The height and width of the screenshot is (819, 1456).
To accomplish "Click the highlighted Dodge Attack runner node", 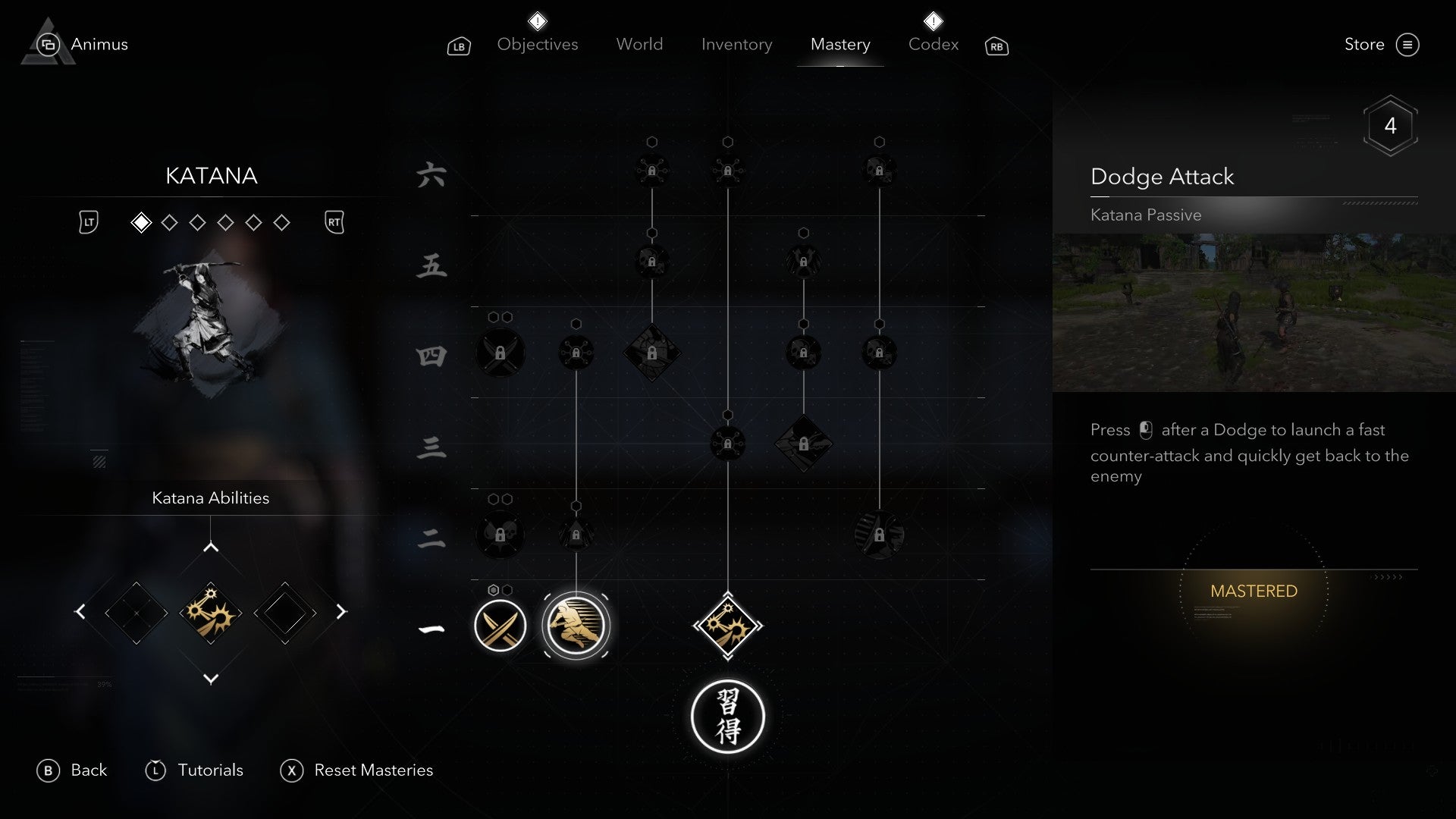I will click(x=576, y=626).
